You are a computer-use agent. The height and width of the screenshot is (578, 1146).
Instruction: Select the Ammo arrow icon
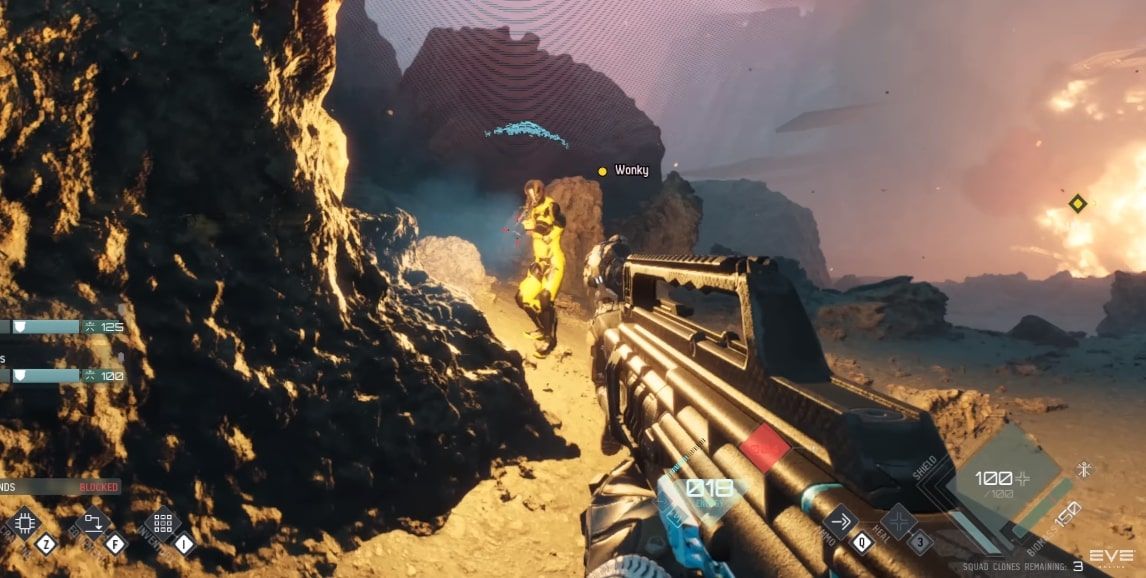(840, 521)
